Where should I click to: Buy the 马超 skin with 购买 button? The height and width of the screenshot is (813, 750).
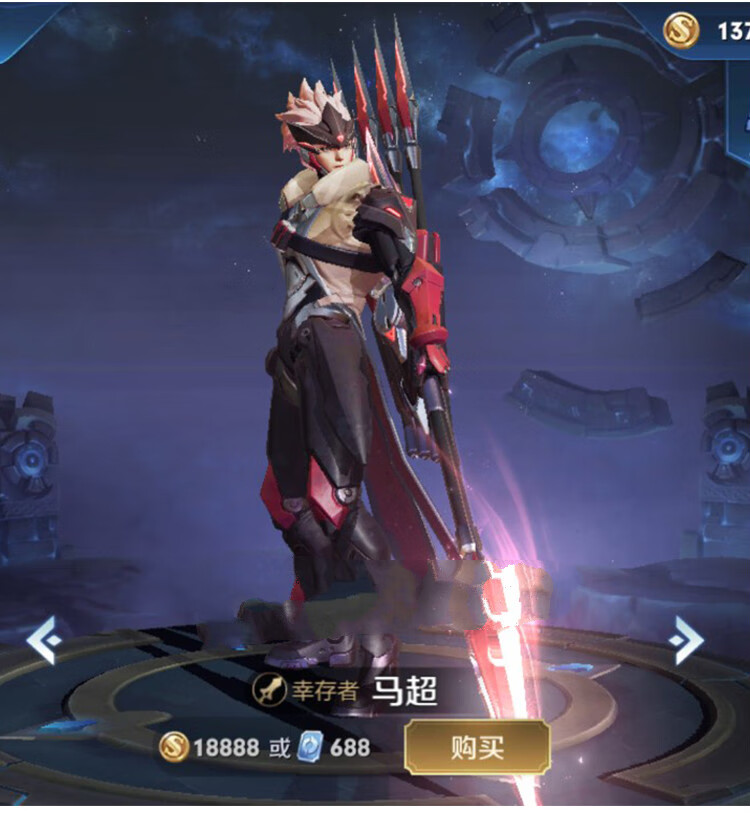477,747
